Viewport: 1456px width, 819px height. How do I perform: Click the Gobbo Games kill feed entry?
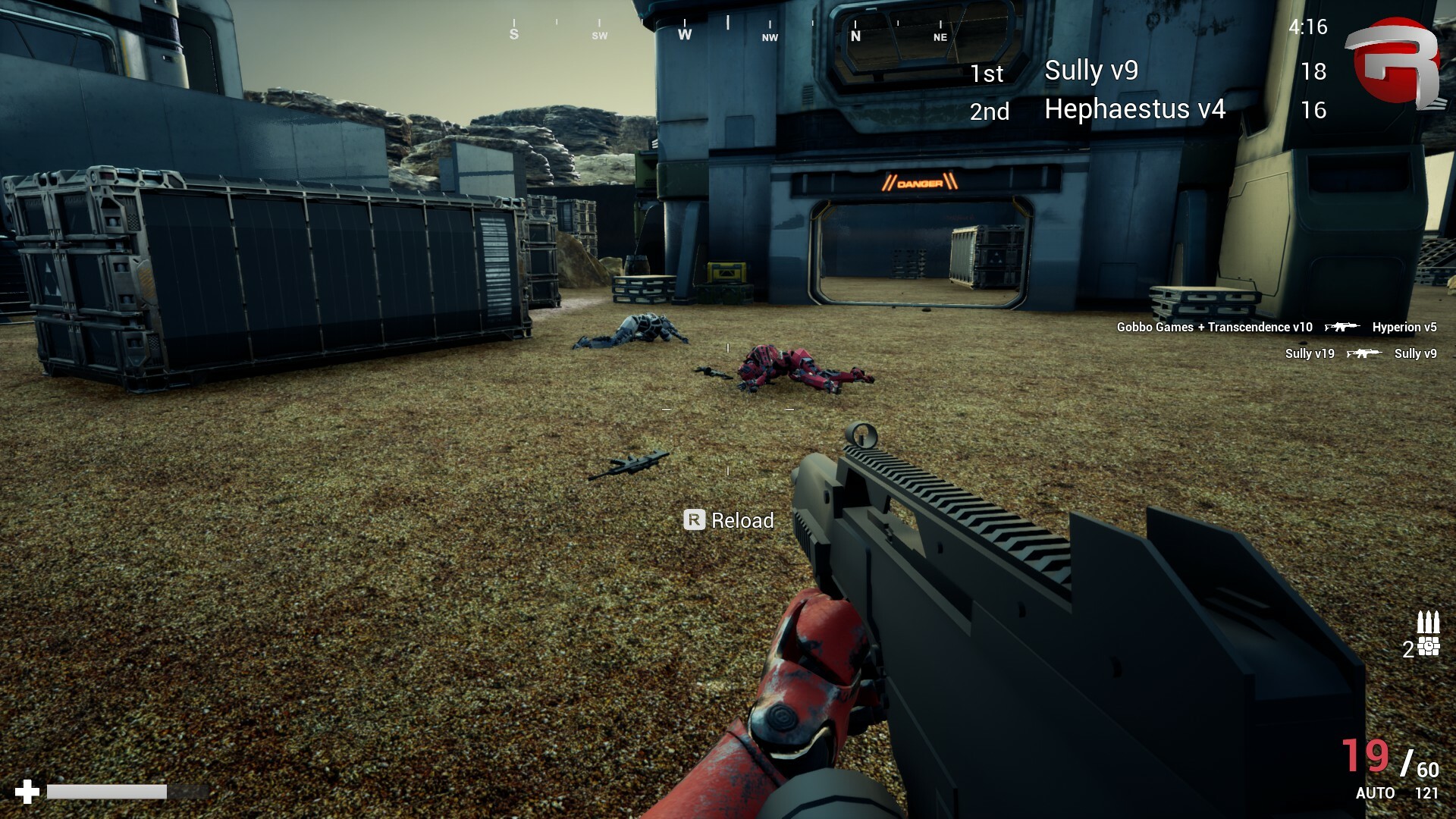pyautogui.click(x=1276, y=327)
